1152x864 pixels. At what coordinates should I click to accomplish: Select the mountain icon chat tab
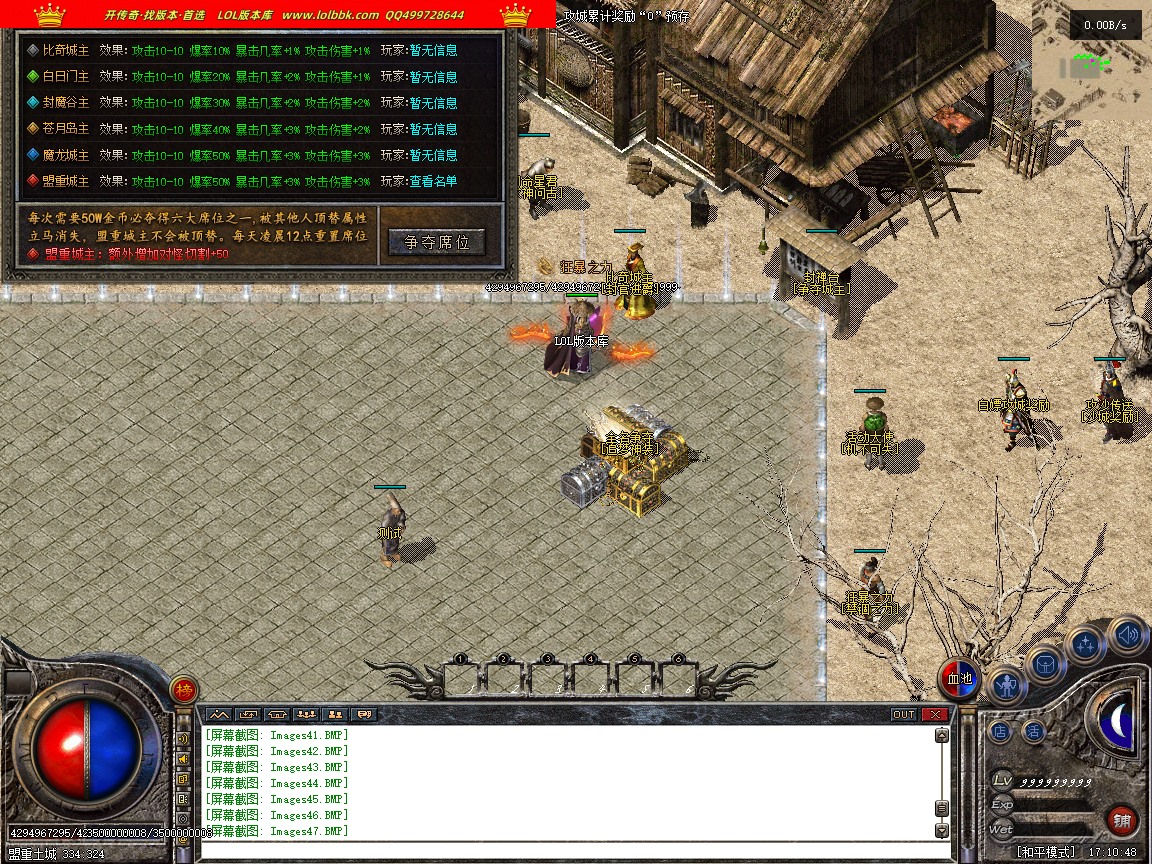(218, 714)
